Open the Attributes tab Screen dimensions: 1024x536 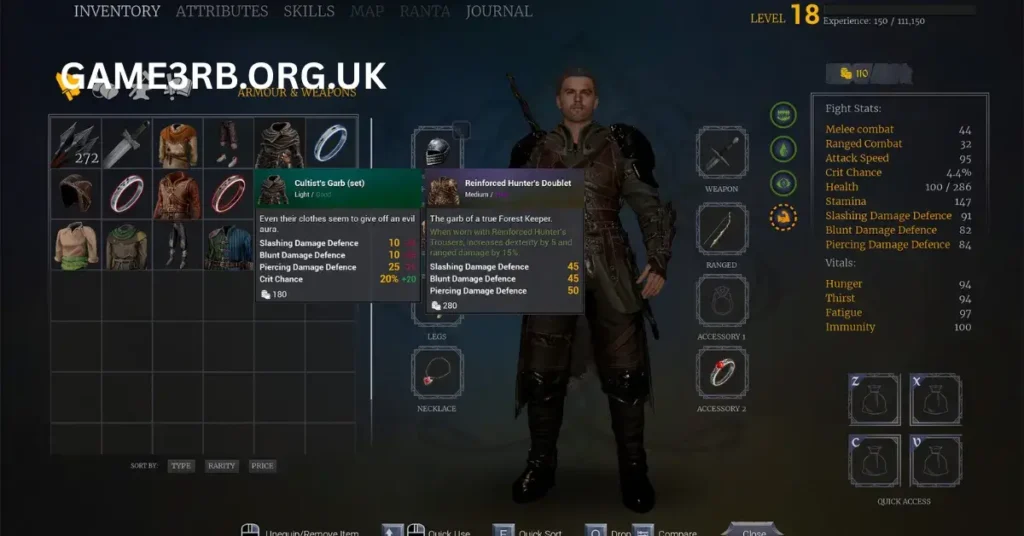tap(222, 12)
